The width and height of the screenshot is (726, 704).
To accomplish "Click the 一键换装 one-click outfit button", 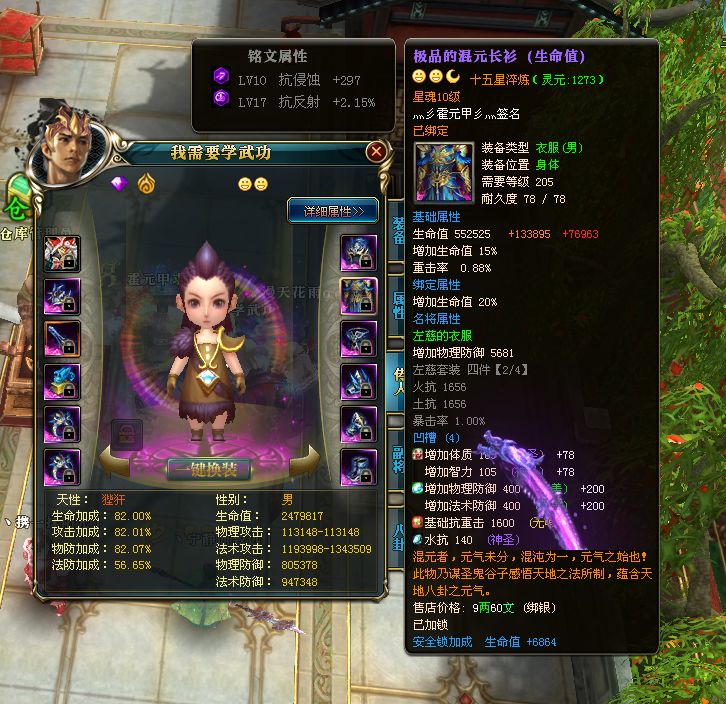I will click(x=209, y=469).
